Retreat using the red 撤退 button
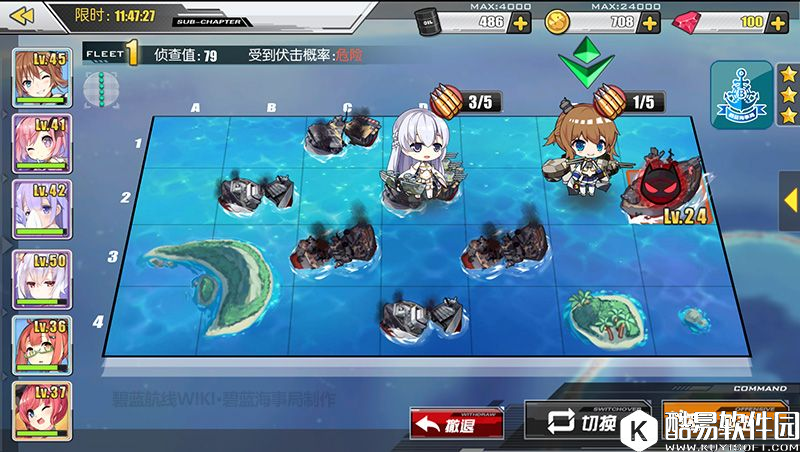The height and width of the screenshot is (452, 800). click(456, 423)
